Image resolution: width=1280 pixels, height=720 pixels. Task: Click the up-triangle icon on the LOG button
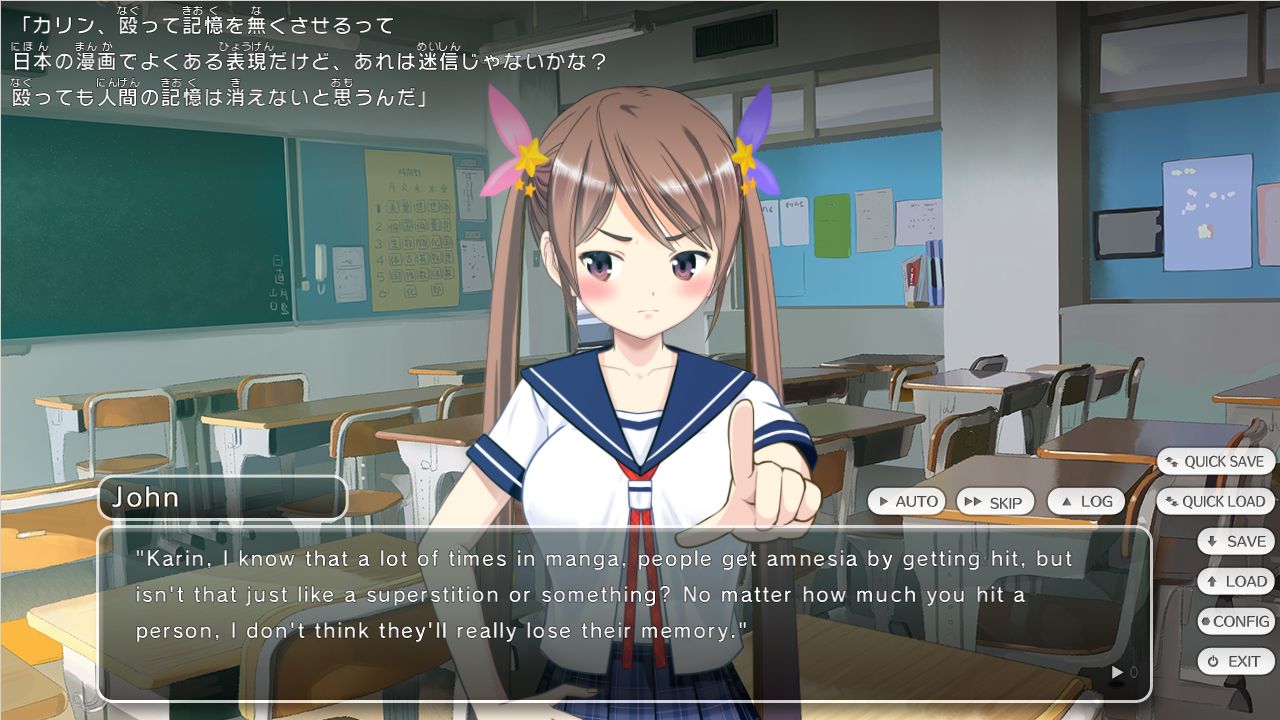1066,500
